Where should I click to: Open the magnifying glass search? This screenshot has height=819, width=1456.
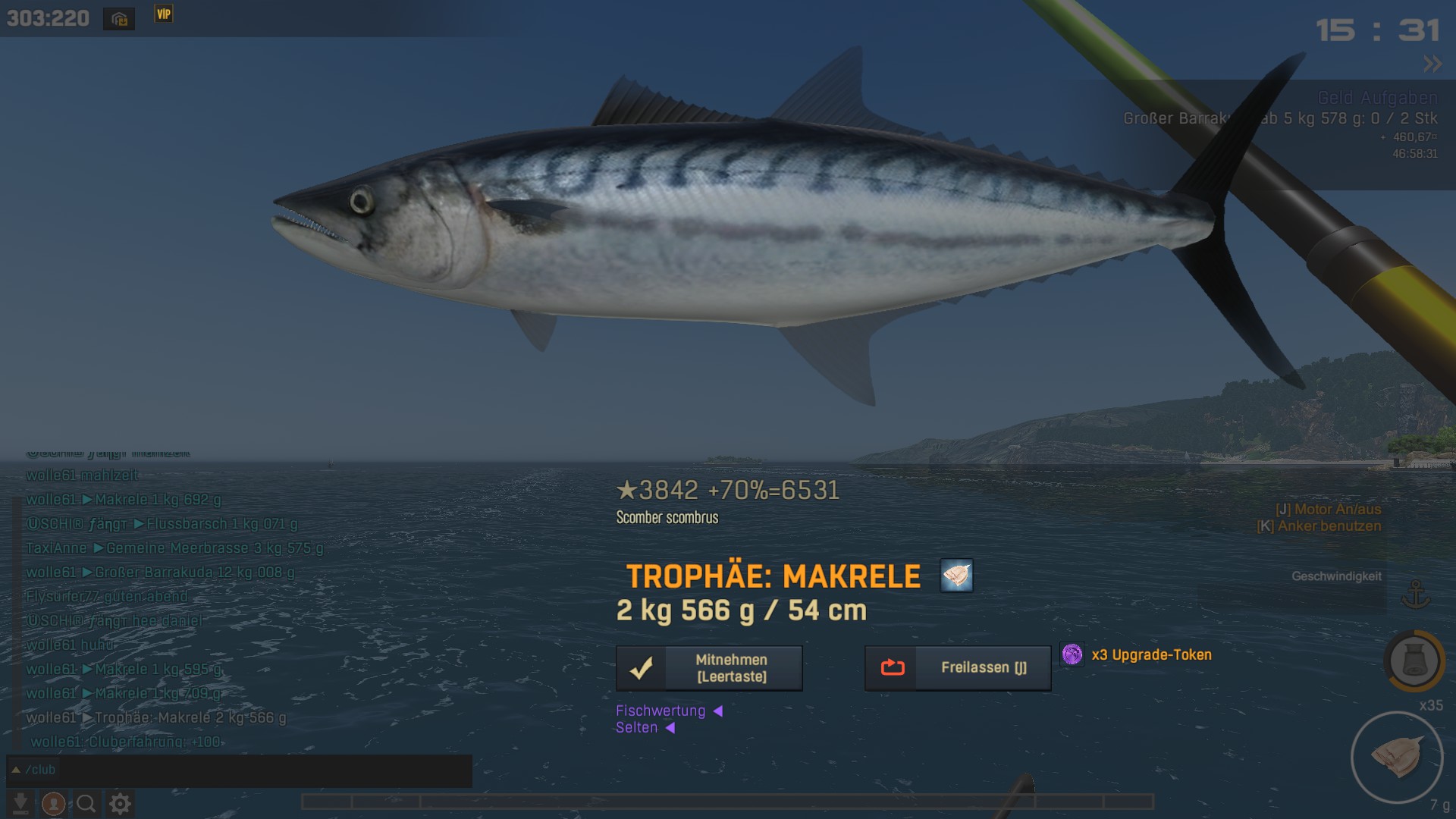(x=86, y=803)
